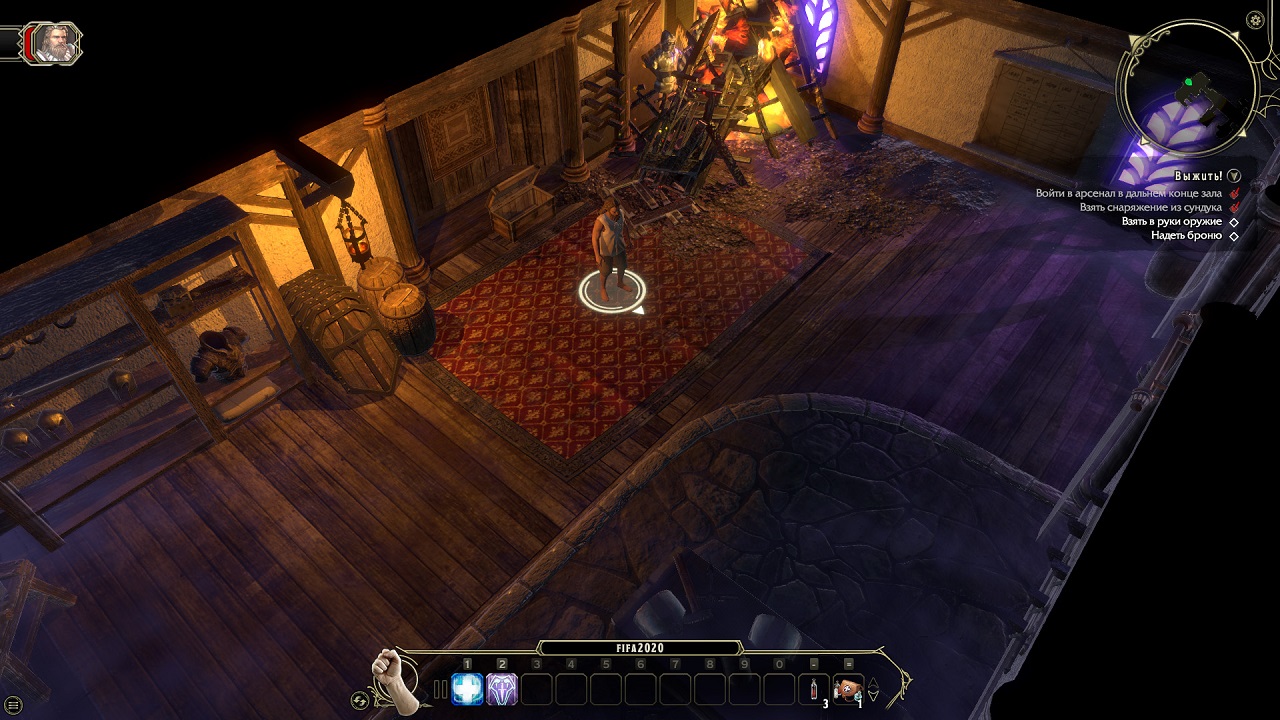Screen dimensions: 1280x720
Task: Use the leather healing kit slot
Action: (848, 688)
